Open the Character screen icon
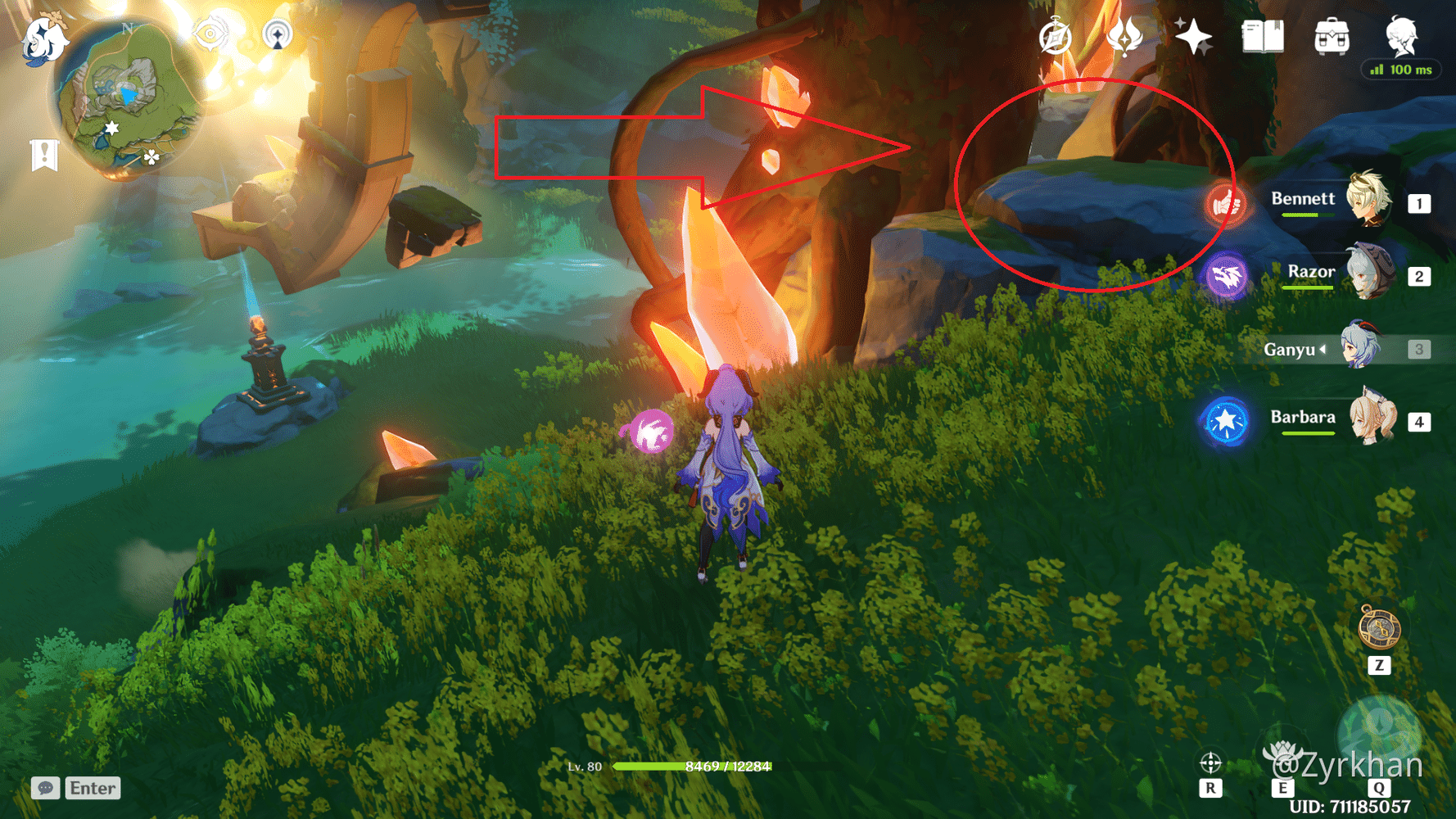1456x819 pixels. (x=1402, y=36)
